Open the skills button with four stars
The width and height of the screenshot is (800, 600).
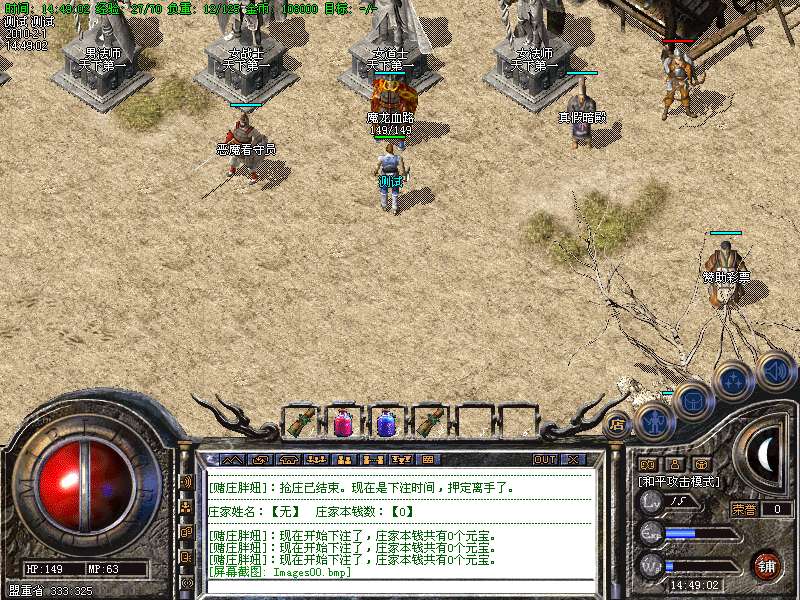coord(734,381)
